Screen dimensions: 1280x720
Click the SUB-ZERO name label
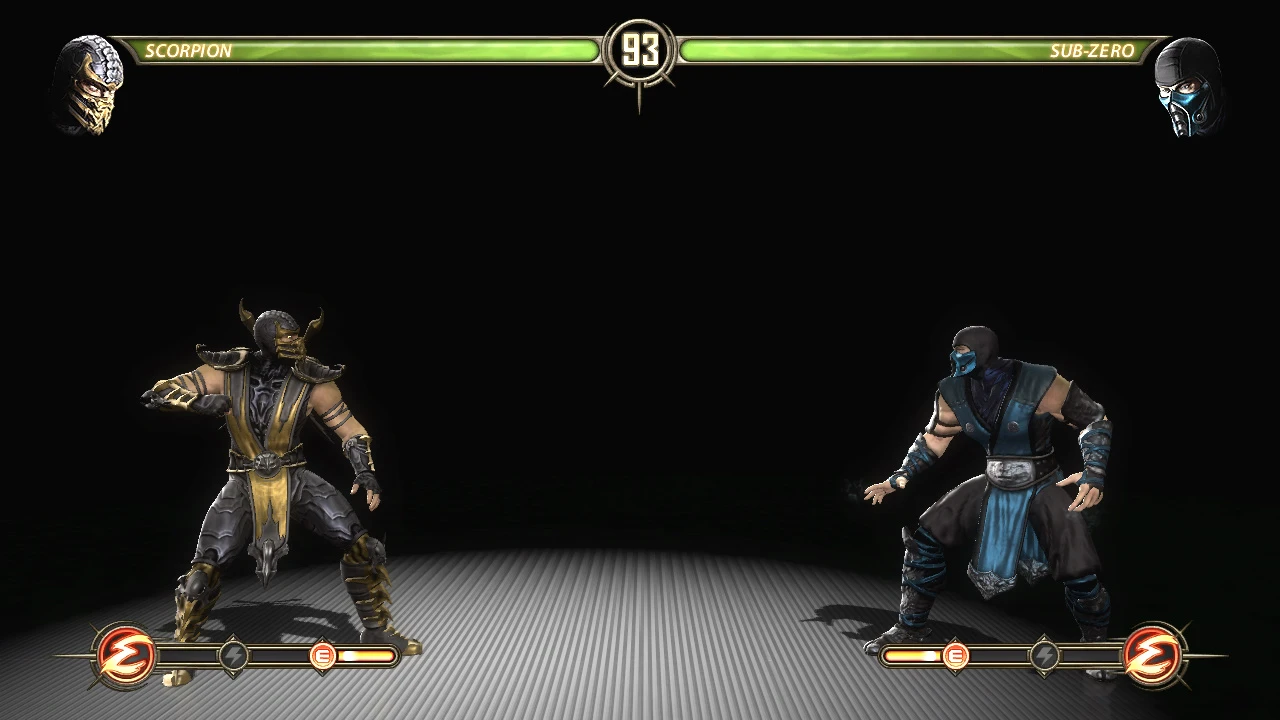(x=1090, y=50)
